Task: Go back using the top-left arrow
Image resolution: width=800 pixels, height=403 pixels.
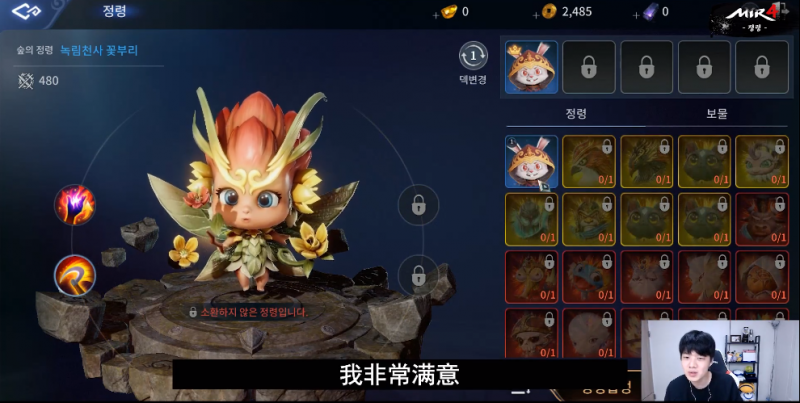Action: (x=28, y=13)
